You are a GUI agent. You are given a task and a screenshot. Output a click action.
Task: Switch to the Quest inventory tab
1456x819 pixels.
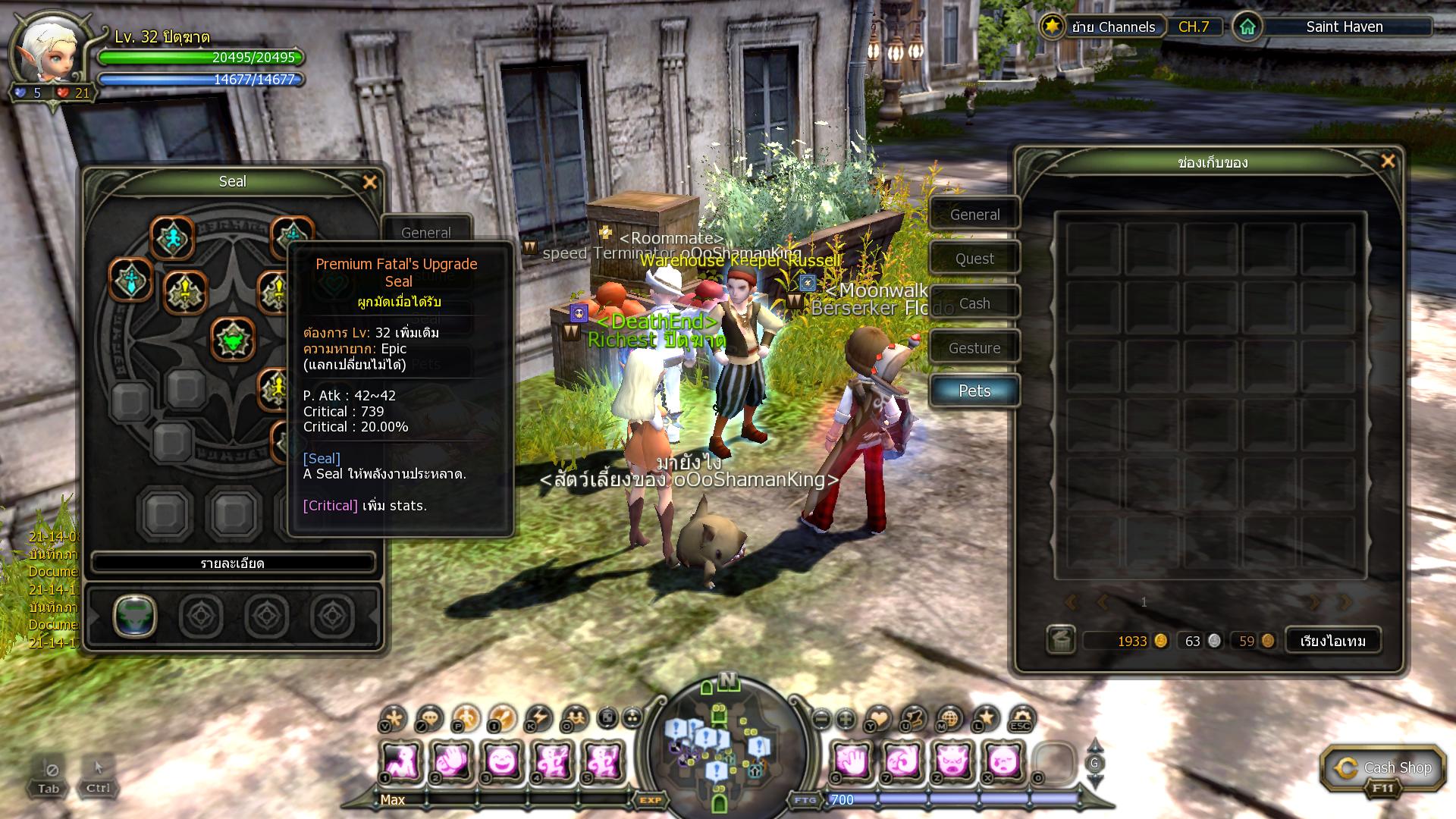pos(974,259)
